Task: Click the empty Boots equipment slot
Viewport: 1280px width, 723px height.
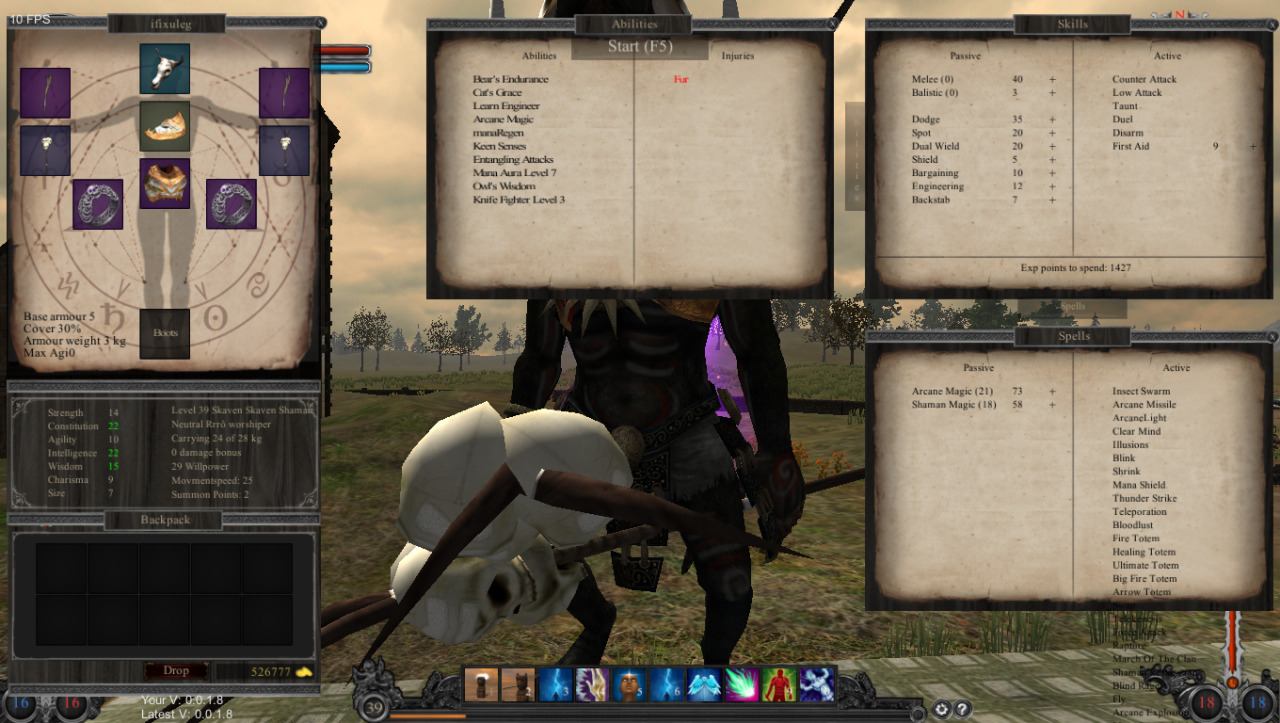Action: [165, 333]
